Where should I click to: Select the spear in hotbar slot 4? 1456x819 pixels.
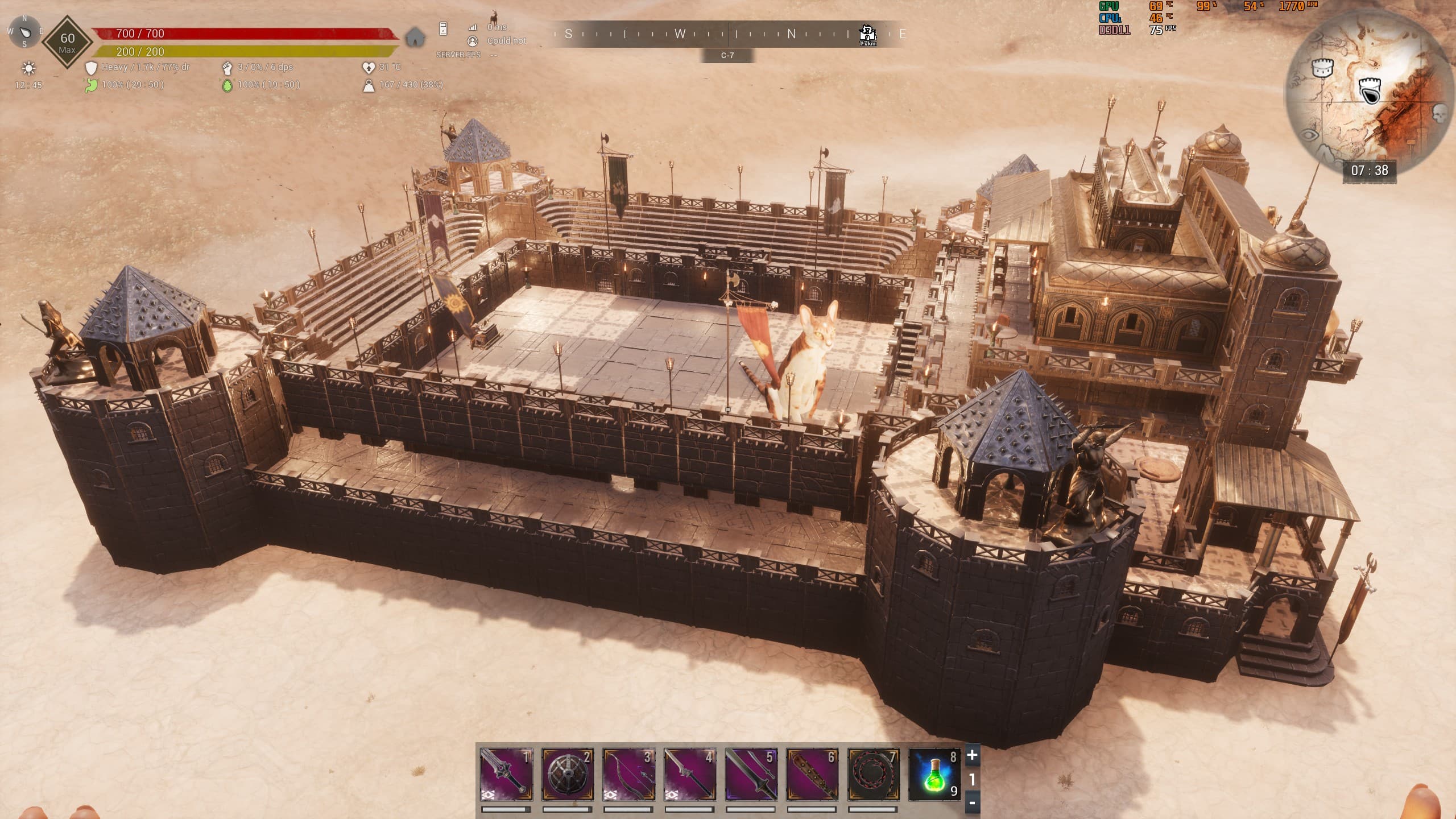pyautogui.click(x=690, y=774)
